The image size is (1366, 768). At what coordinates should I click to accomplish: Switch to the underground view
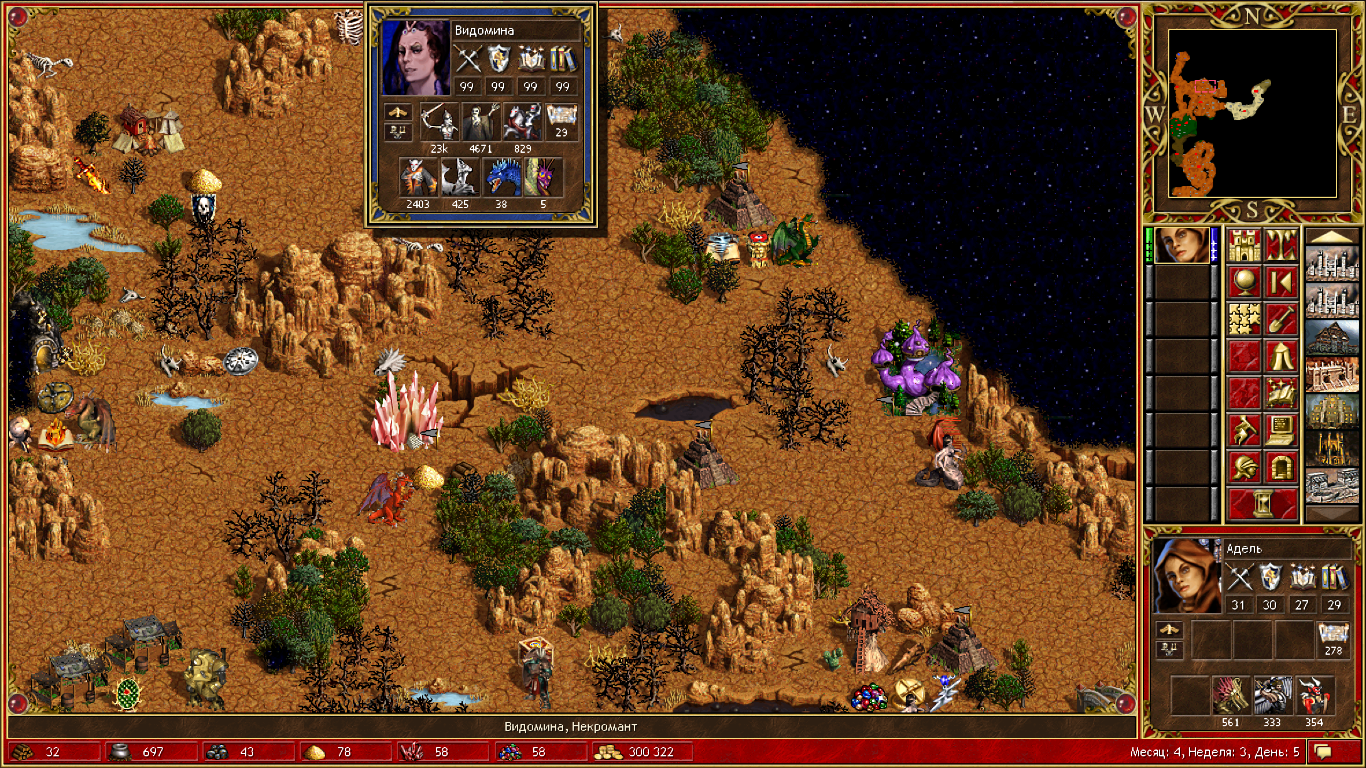pyautogui.click(x=1281, y=246)
